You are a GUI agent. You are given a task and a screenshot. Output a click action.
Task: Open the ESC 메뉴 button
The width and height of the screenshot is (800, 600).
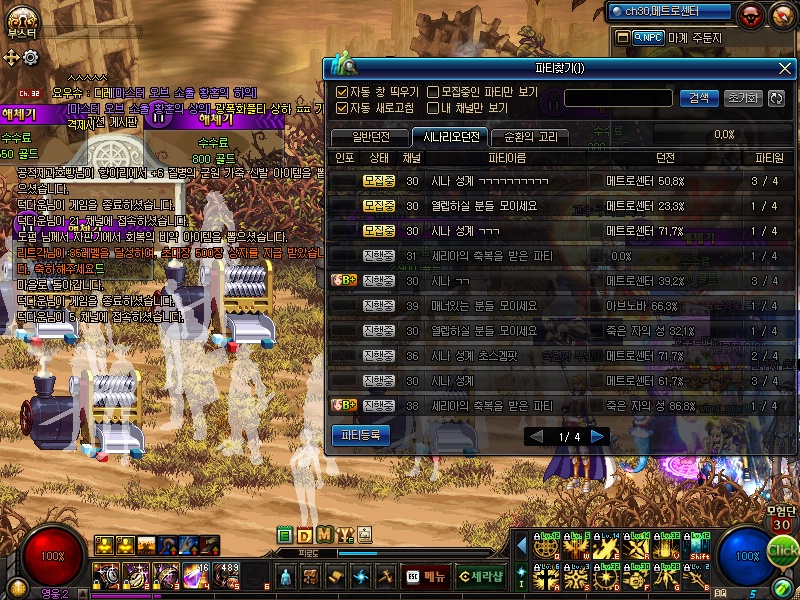pos(426,576)
